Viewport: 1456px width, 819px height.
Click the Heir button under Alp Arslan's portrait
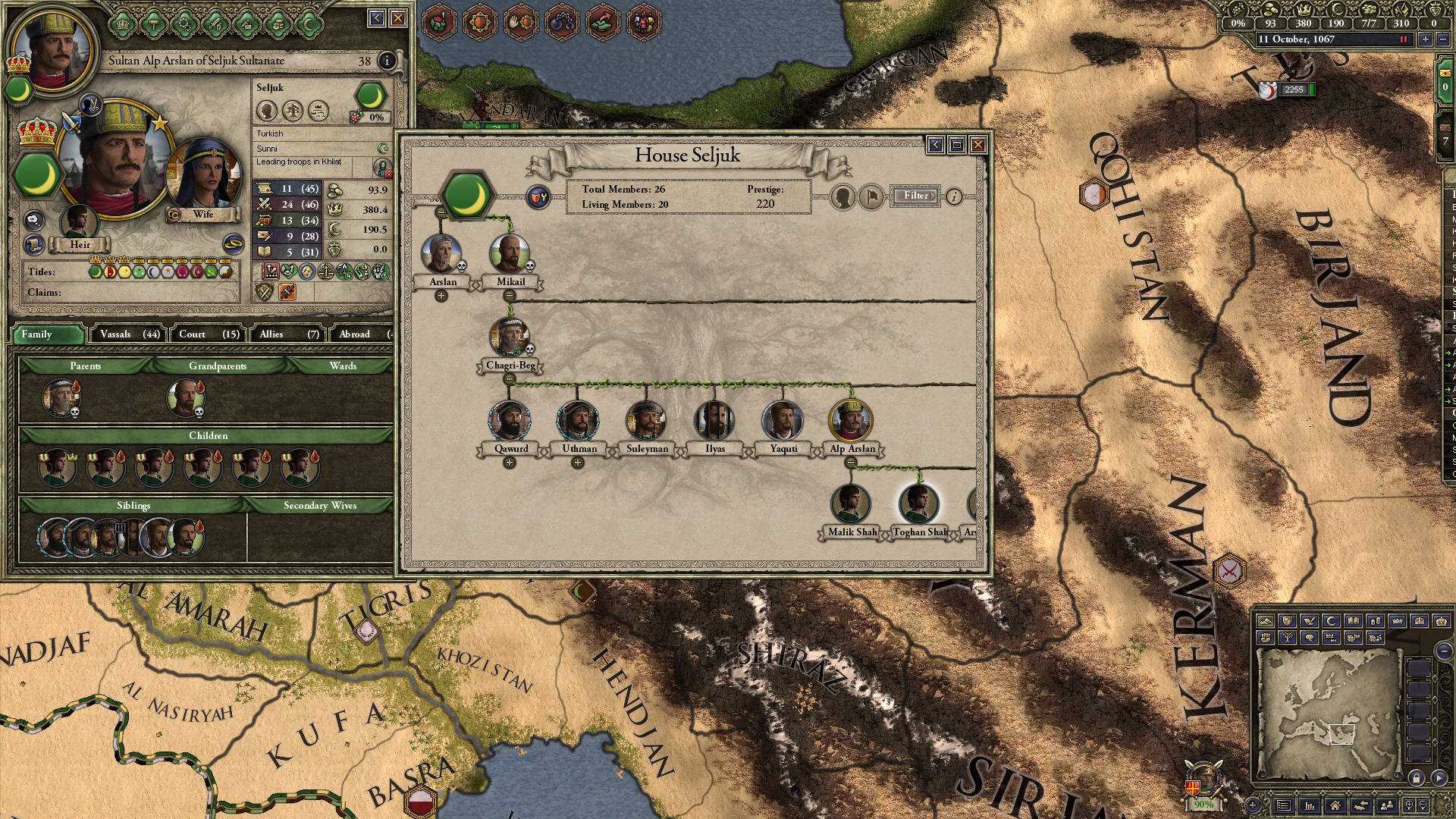[80, 244]
